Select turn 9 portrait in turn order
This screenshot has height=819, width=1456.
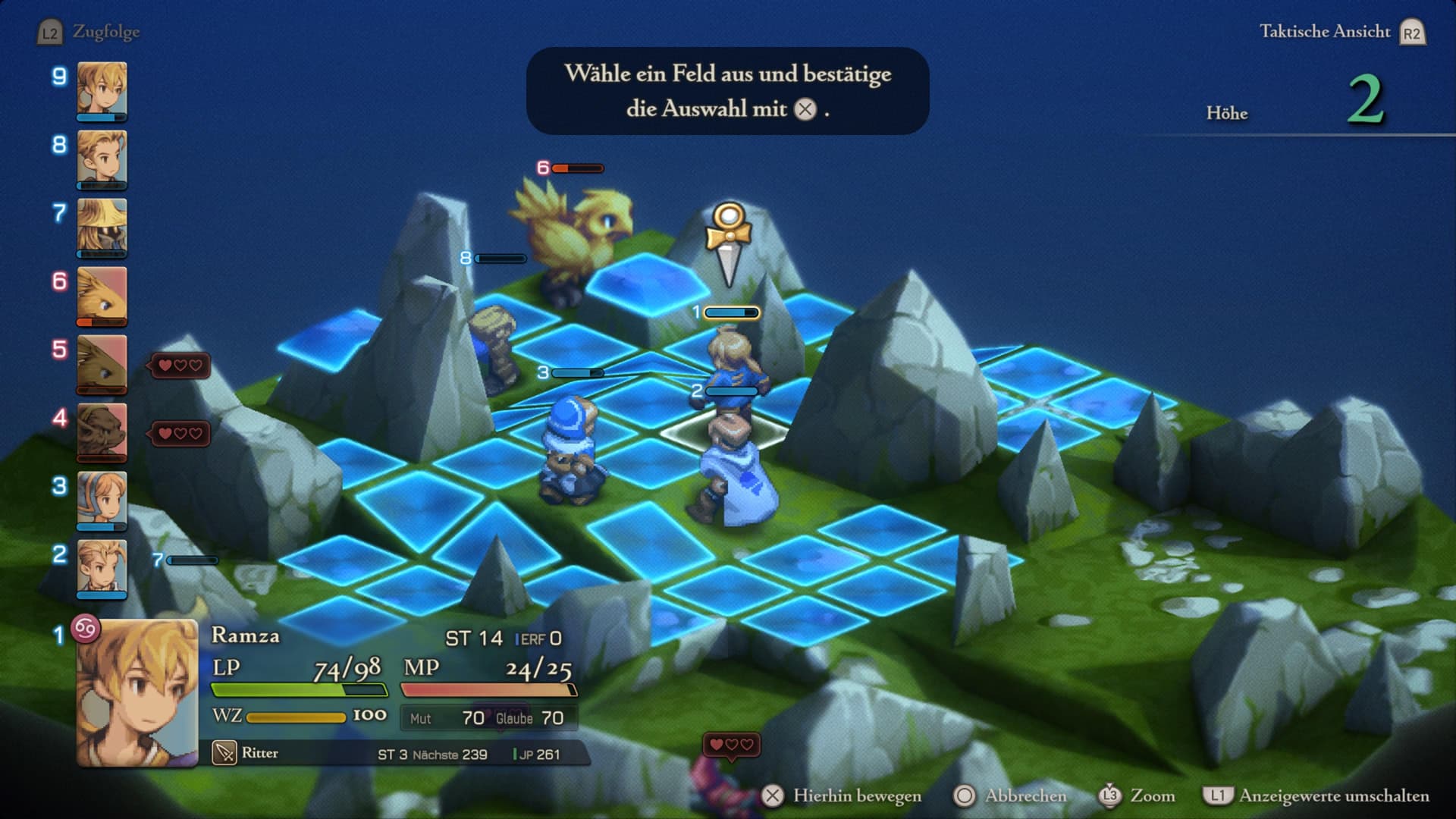coord(102,90)
